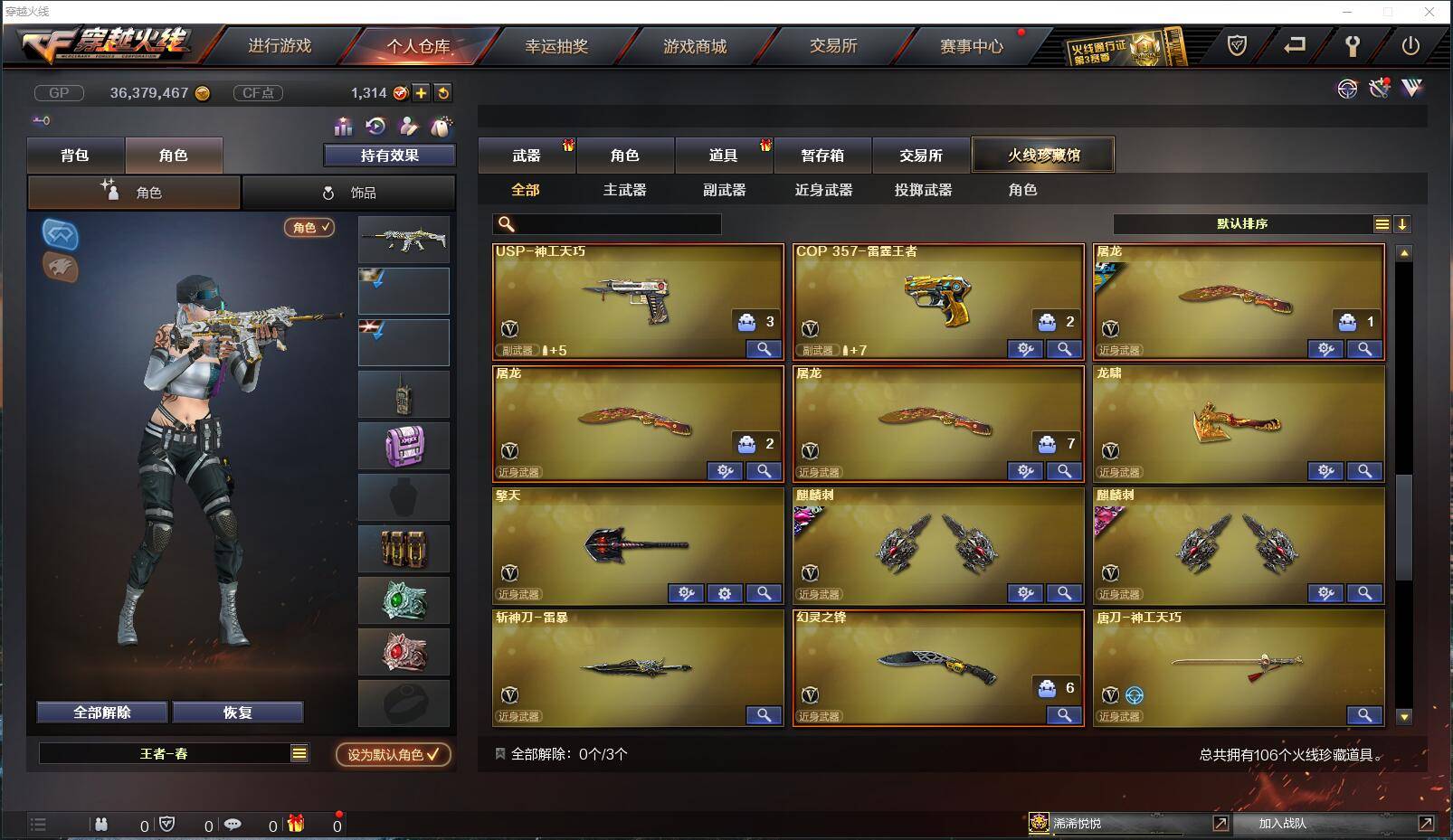Image resolution: width=1453 pixels, height=840 pixels.
Task: Click the replay history icon near character panel
Action: [375, 127]
